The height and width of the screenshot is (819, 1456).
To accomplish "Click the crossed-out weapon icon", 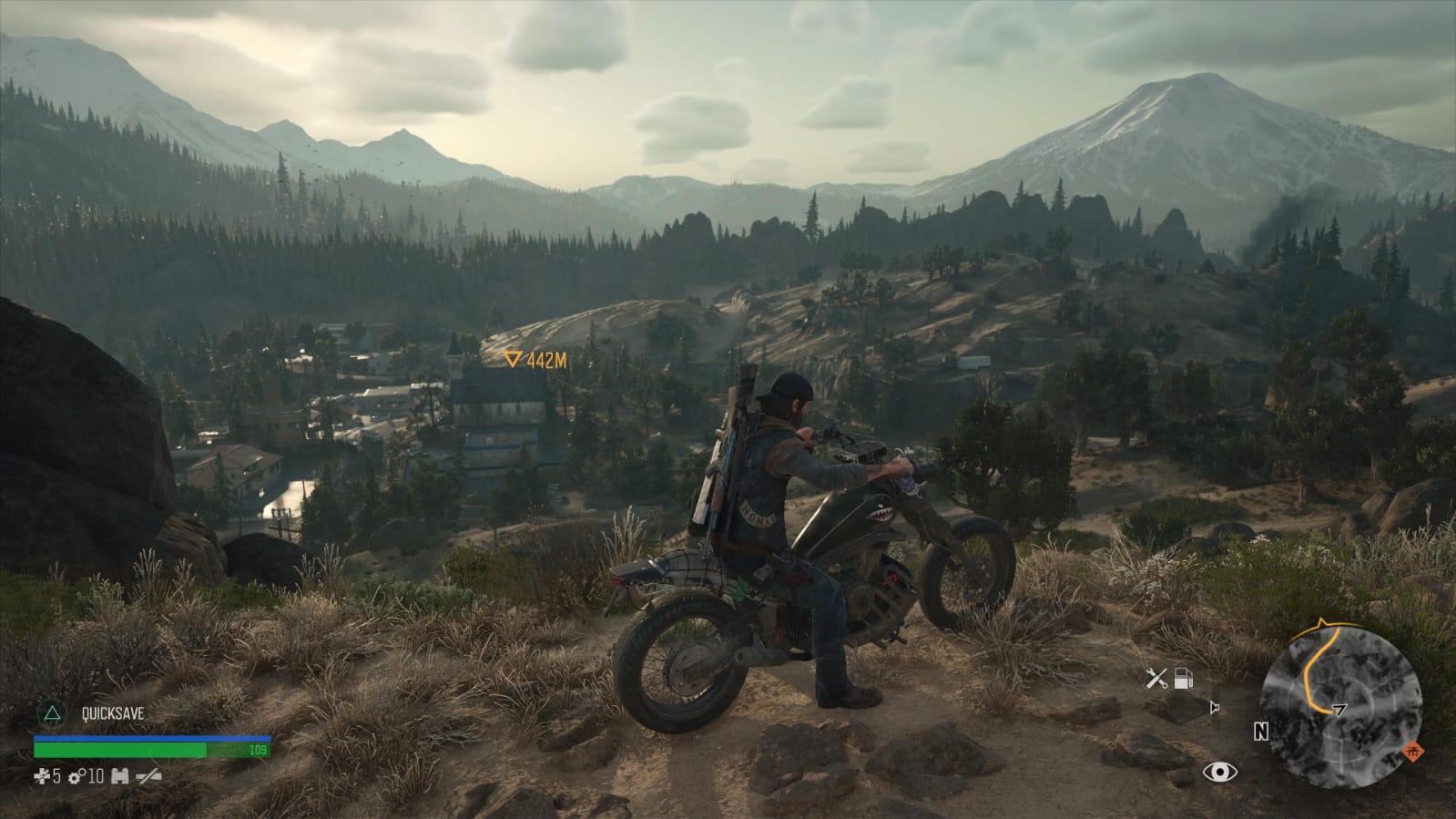I will (x=148, y=776).
